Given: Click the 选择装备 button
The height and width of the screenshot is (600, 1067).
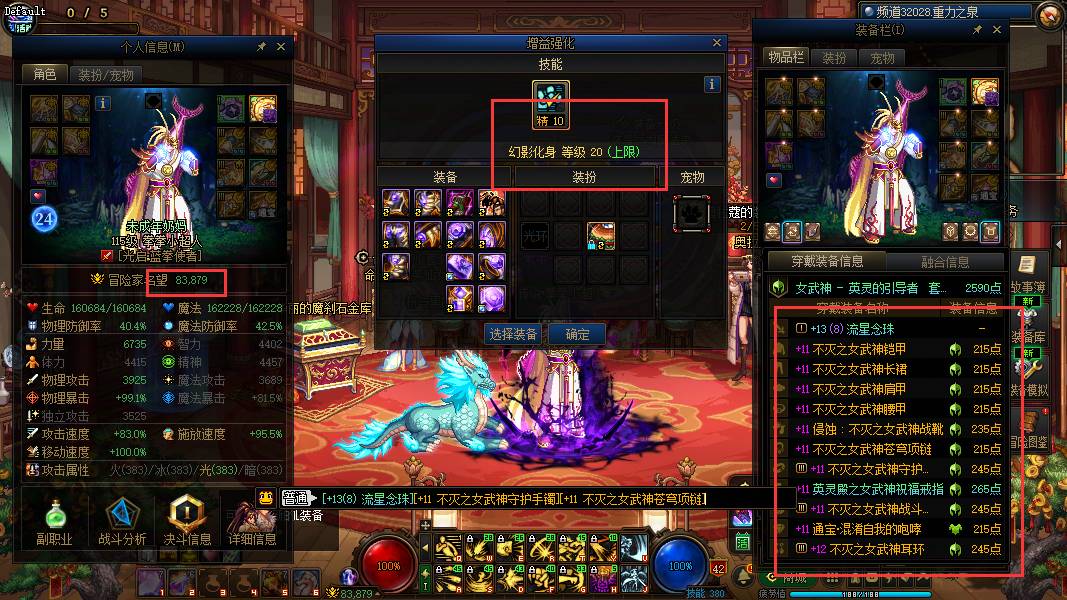Looking at the screenshot, I should click(513, 334).
